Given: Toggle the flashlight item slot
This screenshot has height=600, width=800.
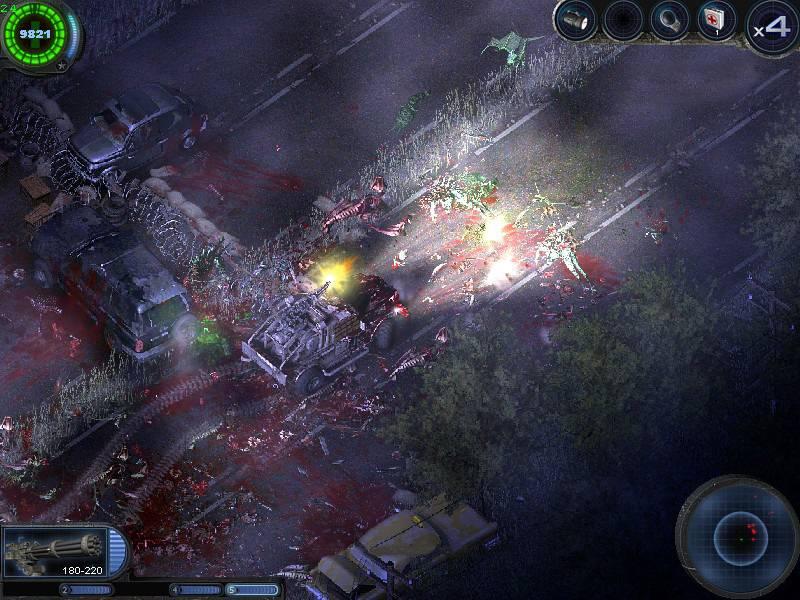Looking at the screenshot, I should (x=576, y=20).
